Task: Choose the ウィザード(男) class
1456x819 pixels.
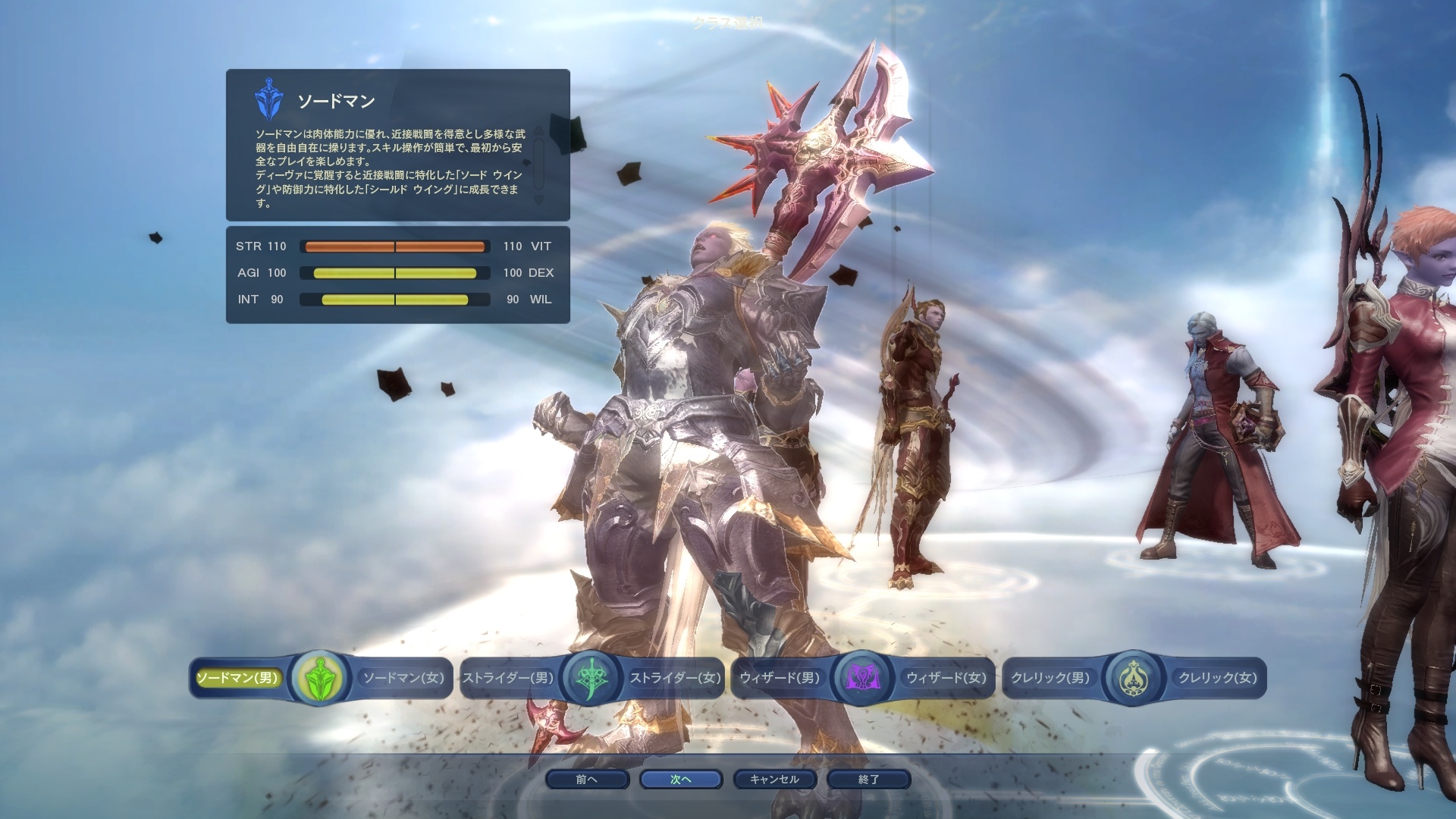Action: (x=780, y=678)
